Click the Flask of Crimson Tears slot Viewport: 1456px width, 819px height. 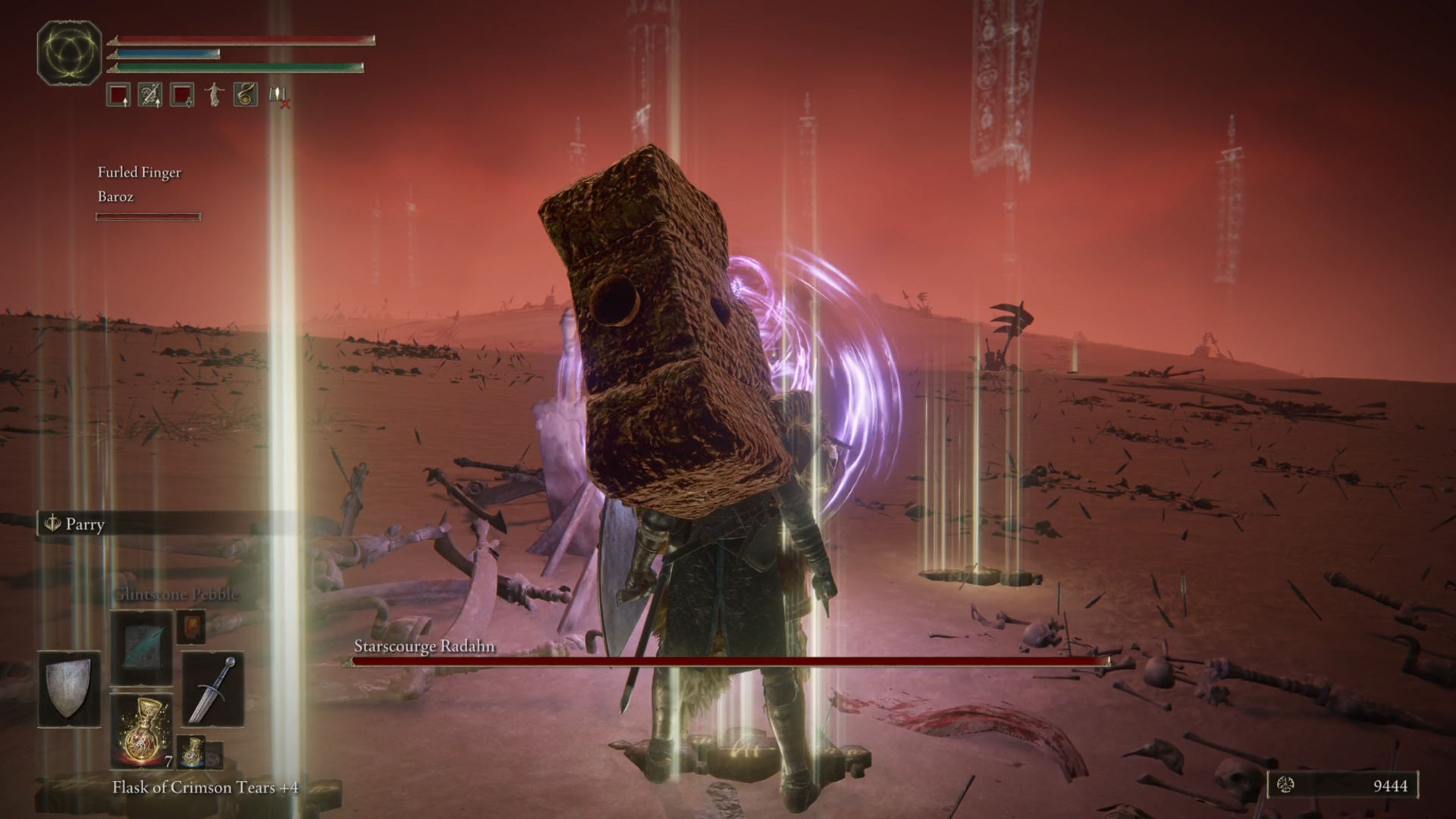(x=142, y=730)
